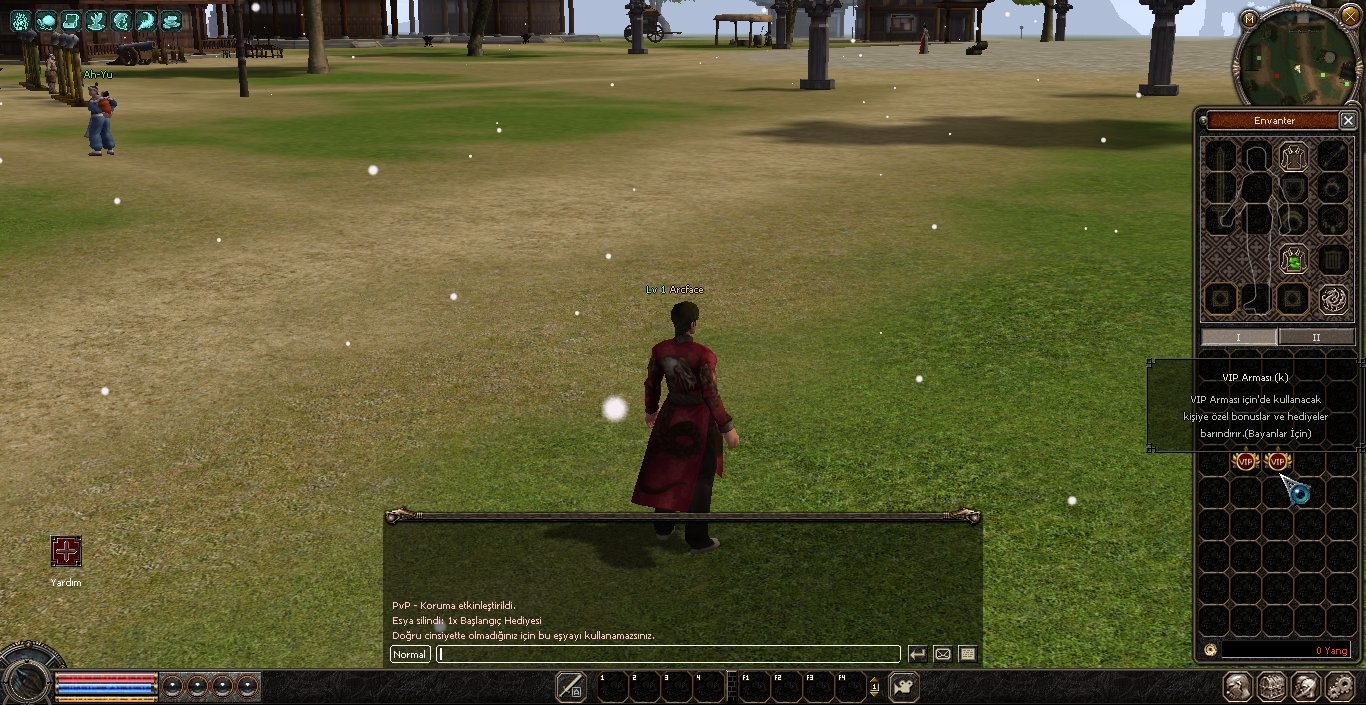
Task: Click the scroll-shaped buff icon
Action: pos(71,20)
